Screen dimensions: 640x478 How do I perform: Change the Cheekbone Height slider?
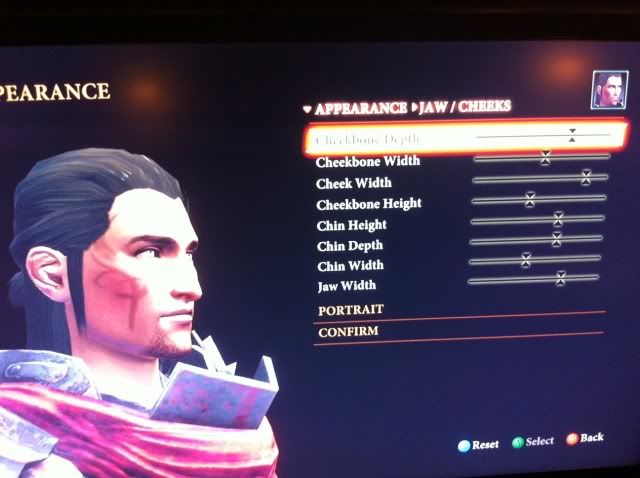click(530, 199)
